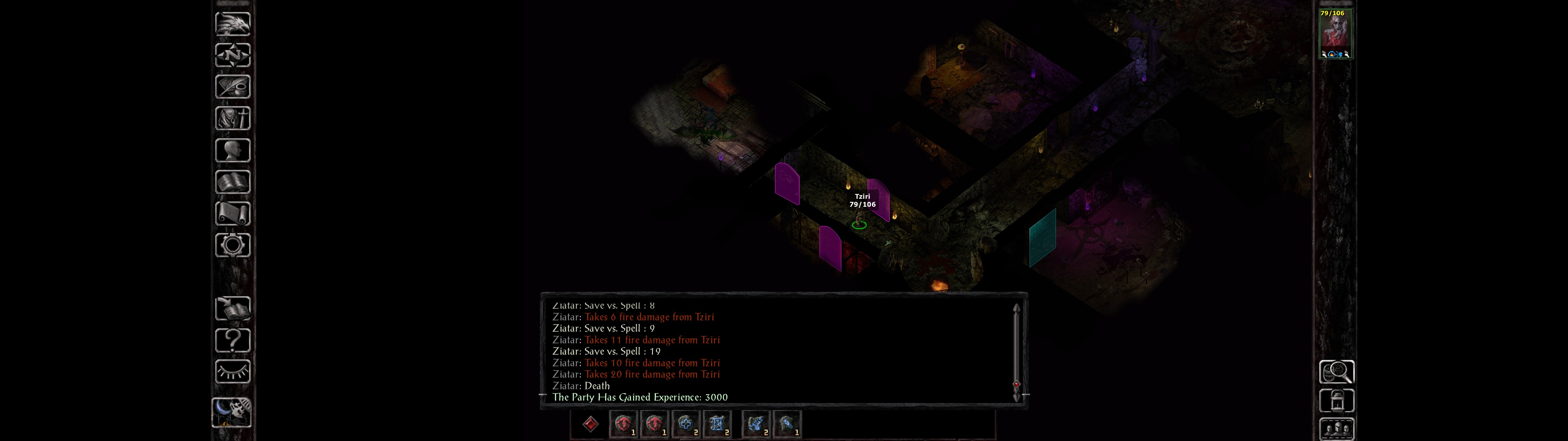Click the quick save book icon
Screen dimensions: 1568x441
pyautogui.click(x=232, y=308)
